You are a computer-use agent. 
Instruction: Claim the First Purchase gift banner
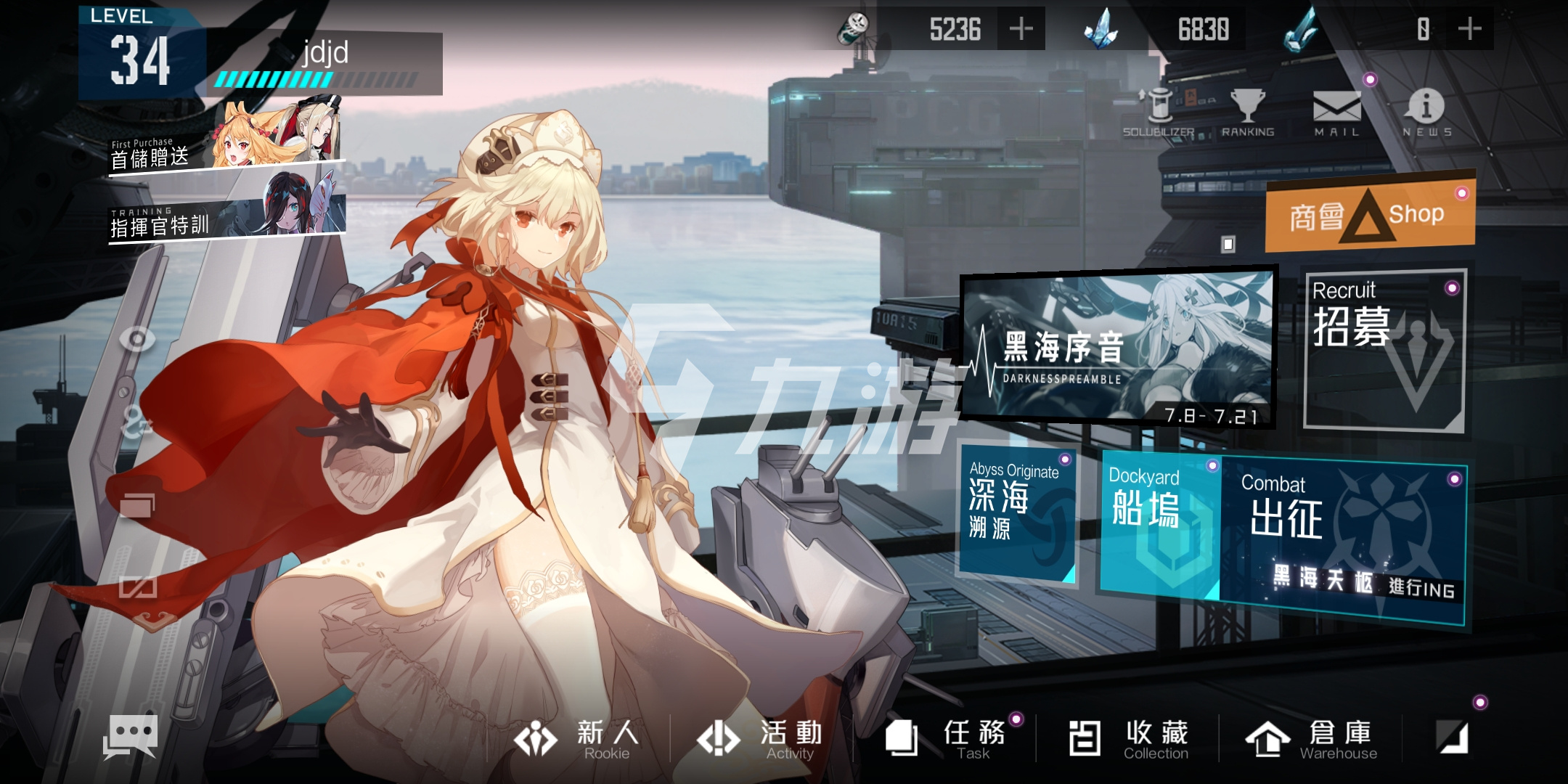(x=226, y=142)
